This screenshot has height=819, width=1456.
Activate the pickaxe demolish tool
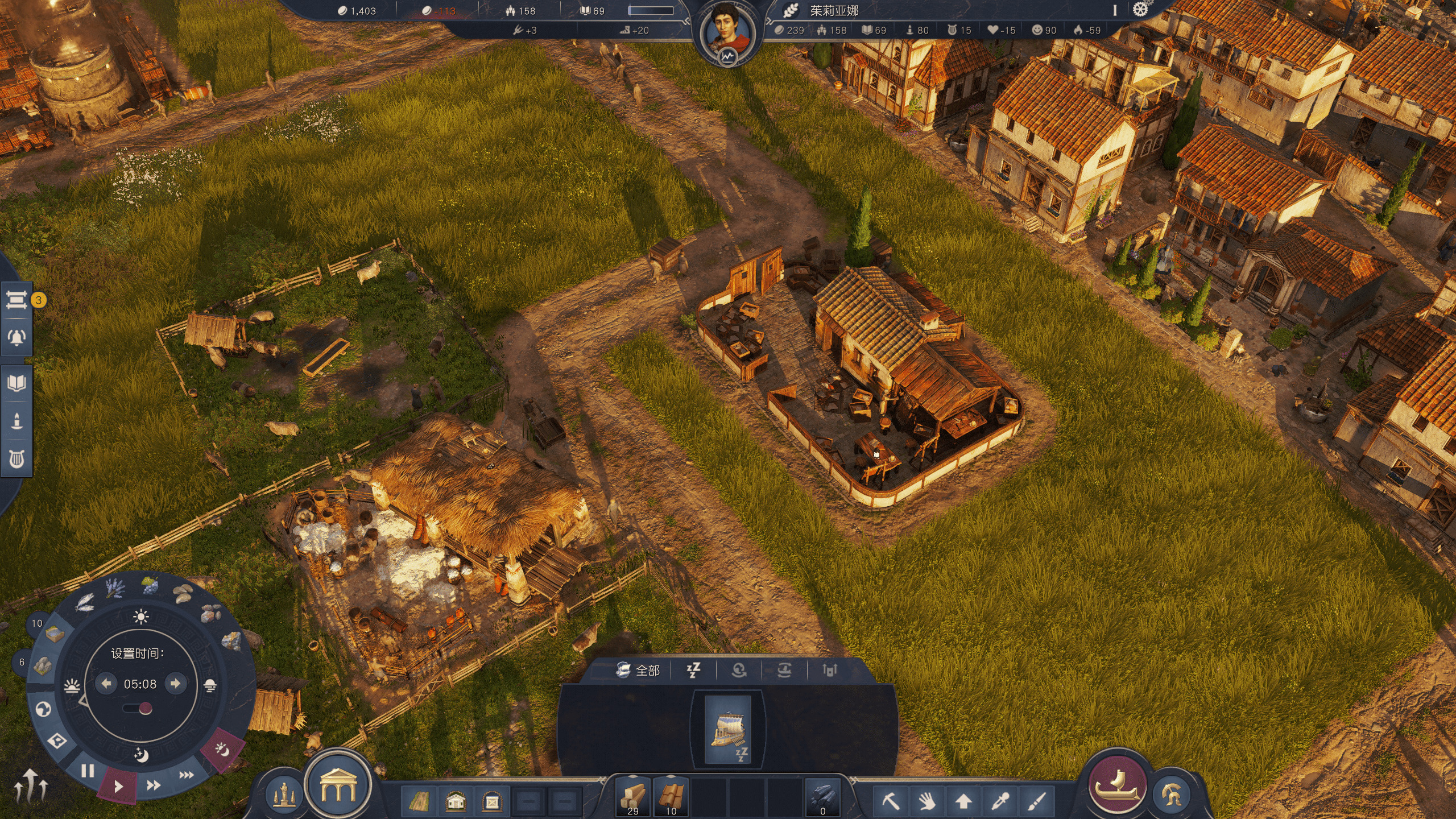891,801
